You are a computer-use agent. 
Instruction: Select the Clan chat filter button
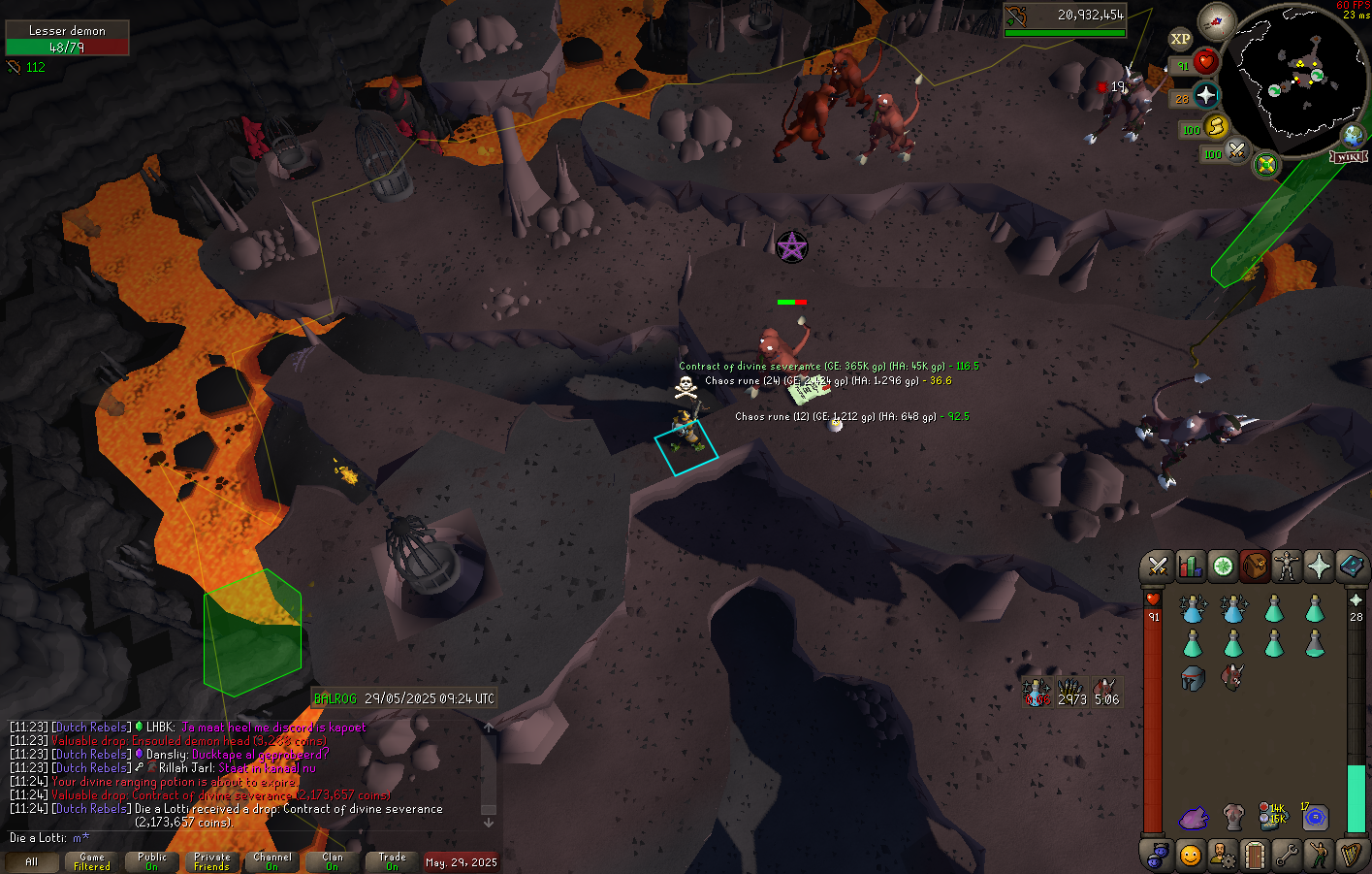click(x=333, y=861)
